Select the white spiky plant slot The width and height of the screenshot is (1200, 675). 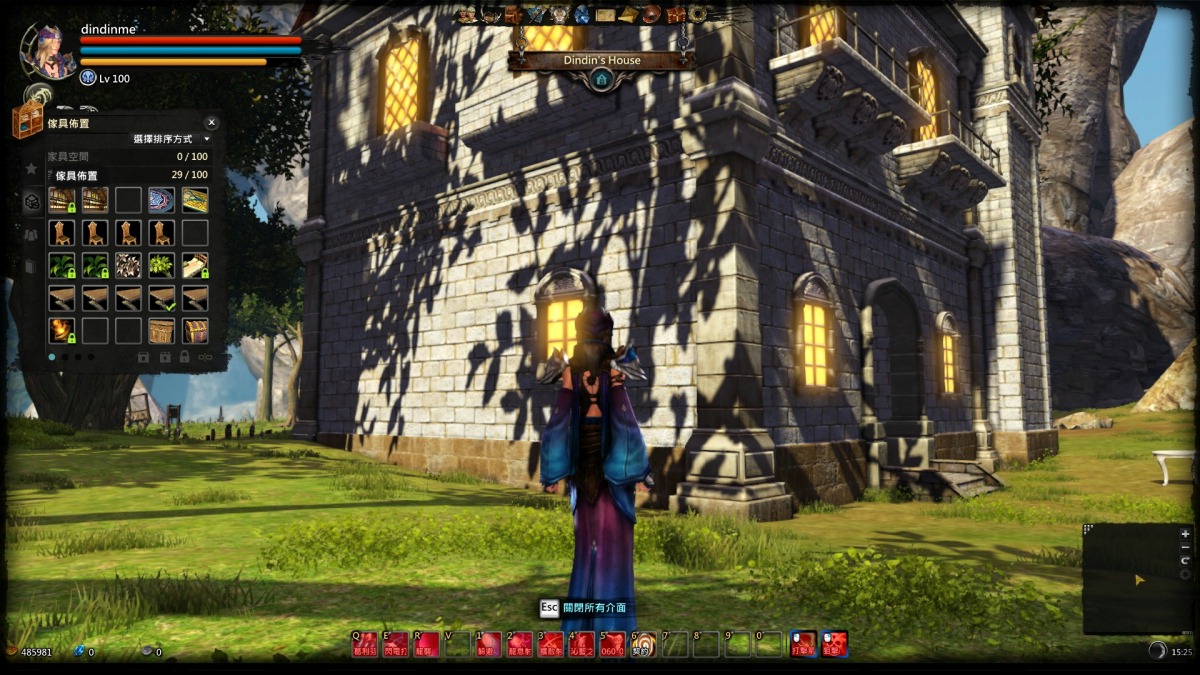(x=128, y=265)
